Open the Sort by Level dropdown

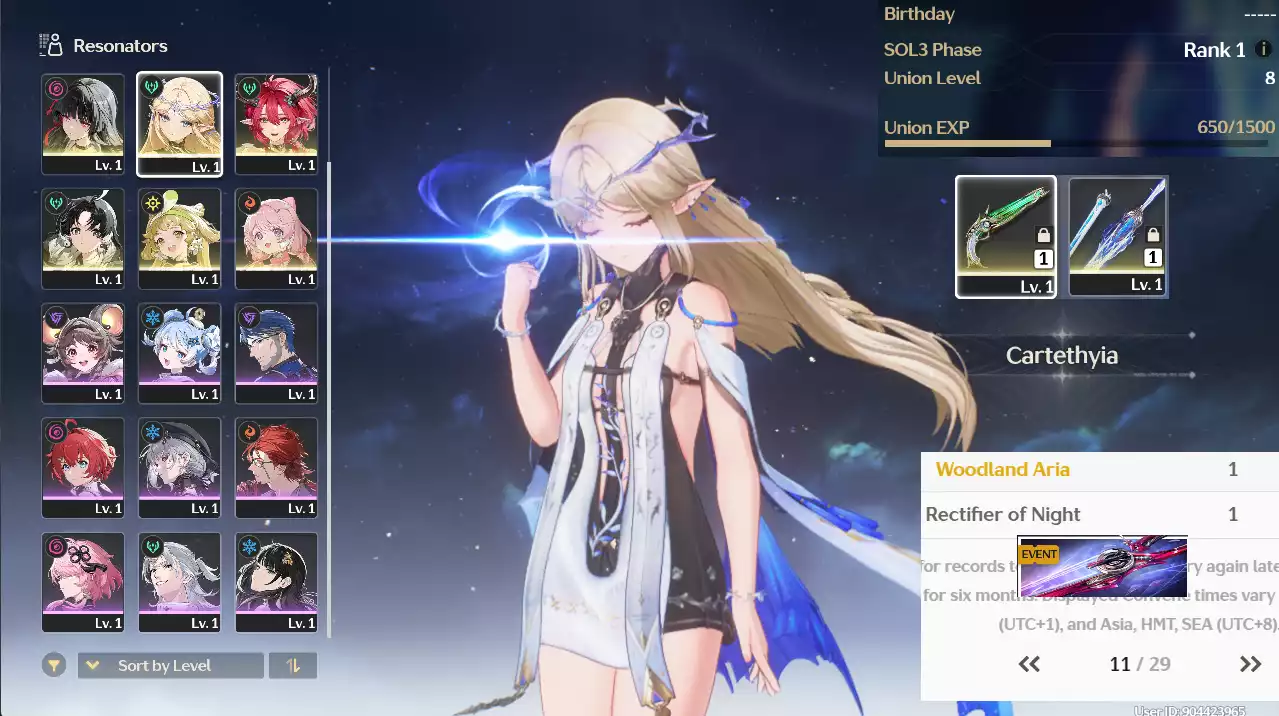click(171, 665)
